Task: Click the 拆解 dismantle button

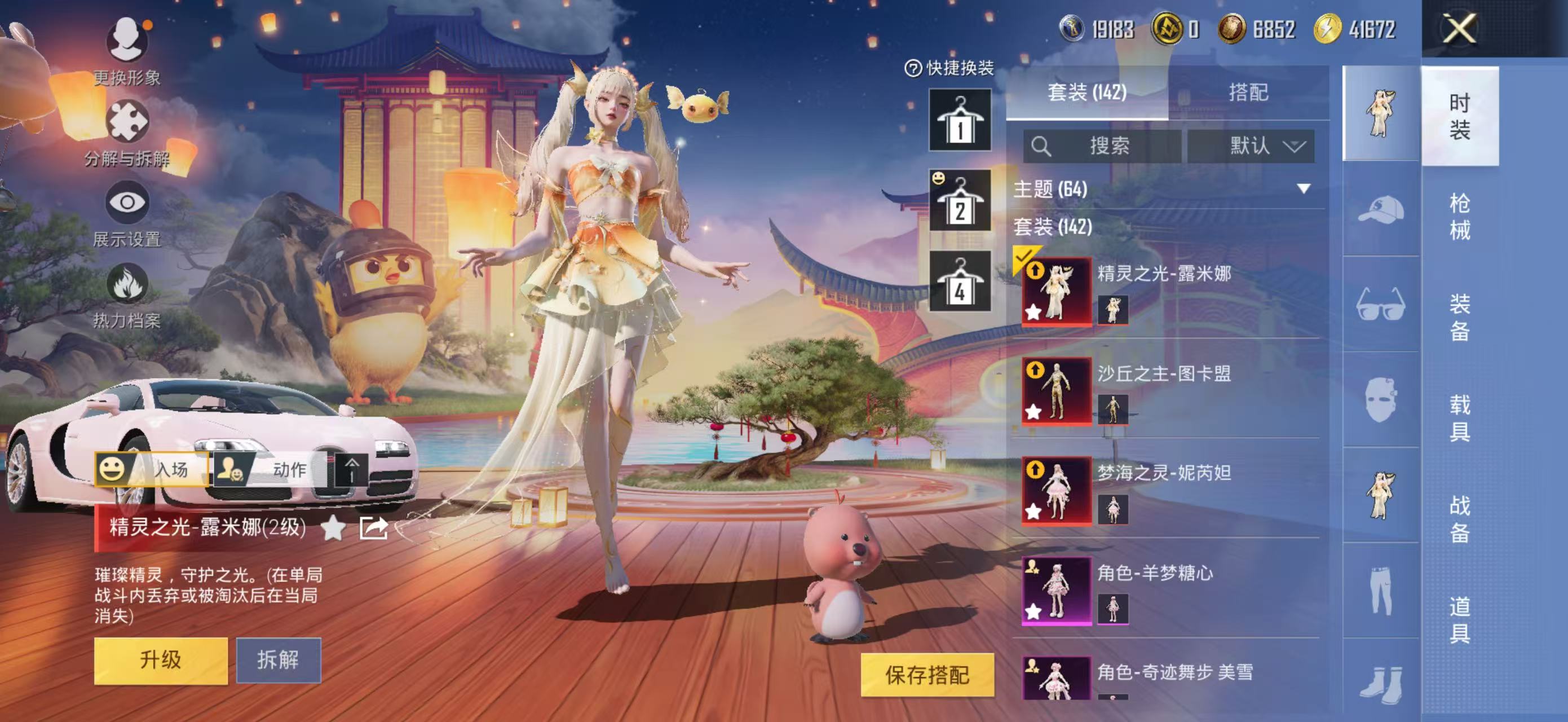Action: (x=278, y=660)
